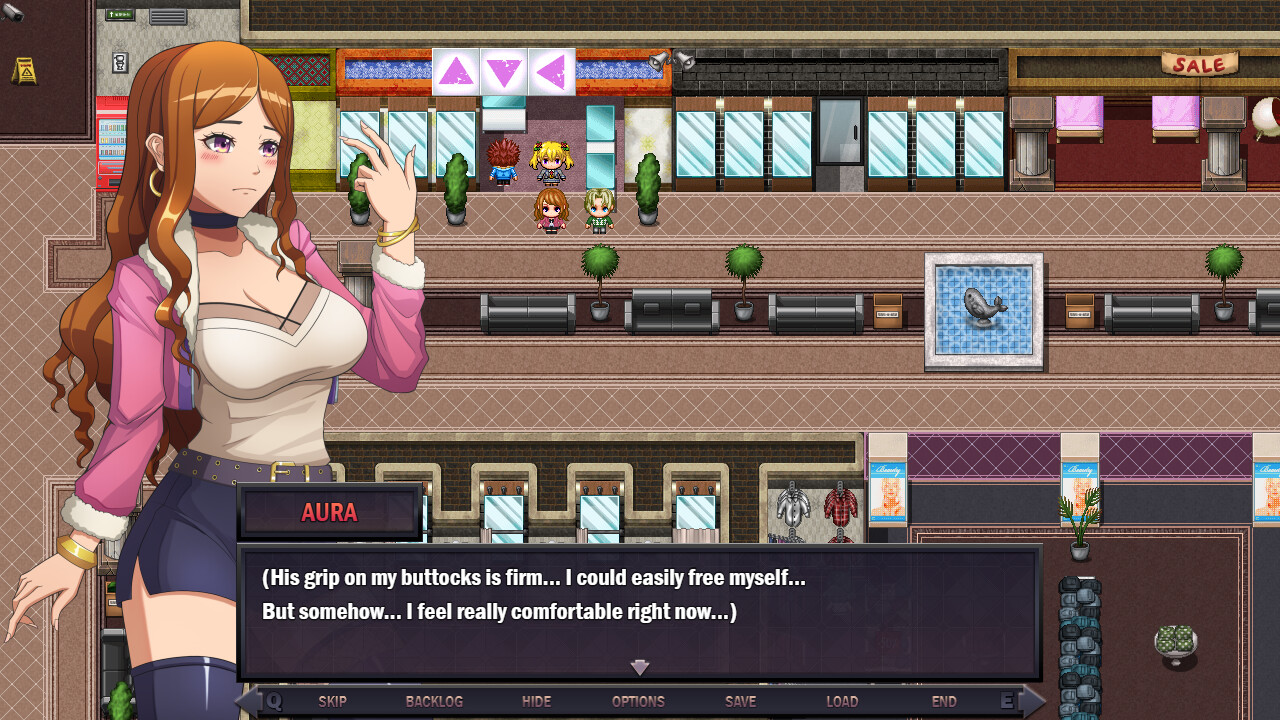Click the AURA name plate

pos(330,512)
